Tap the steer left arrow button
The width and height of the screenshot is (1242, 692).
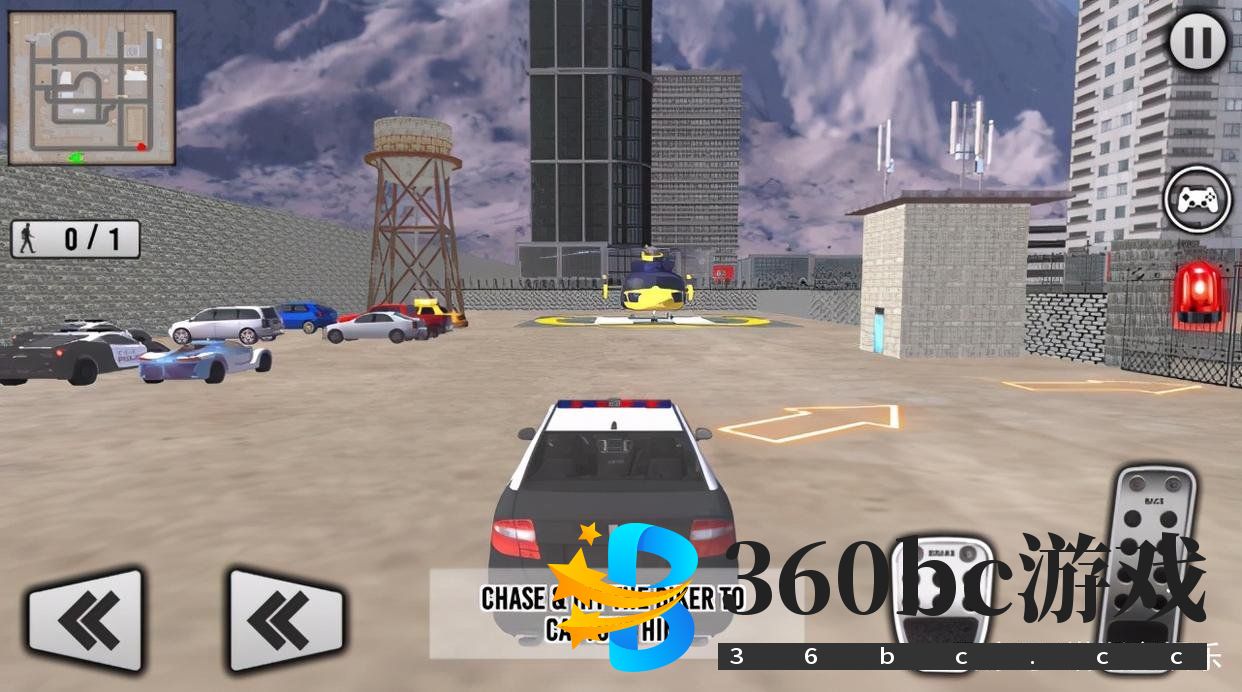85,620
